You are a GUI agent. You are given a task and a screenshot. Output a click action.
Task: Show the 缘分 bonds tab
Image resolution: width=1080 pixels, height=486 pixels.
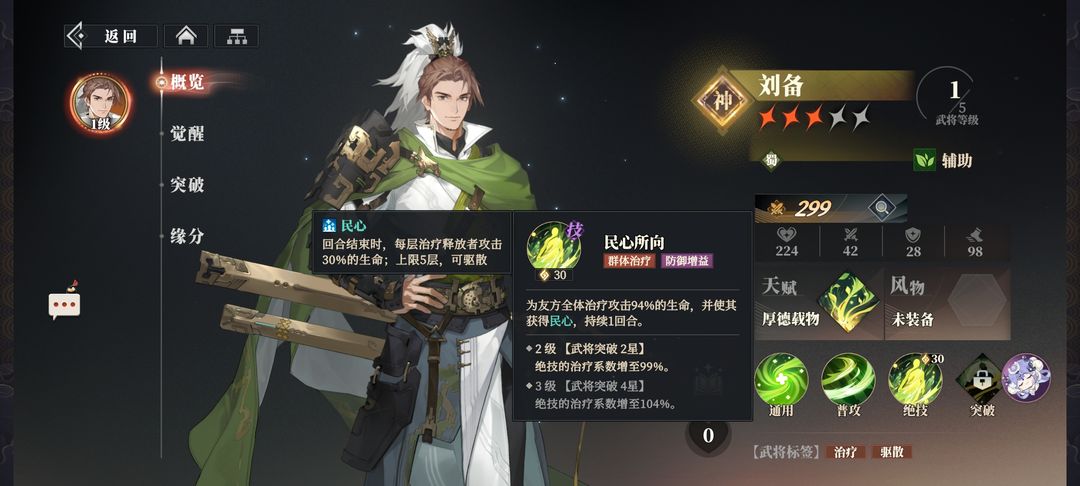pyautogui.click(x=187, y=237)
